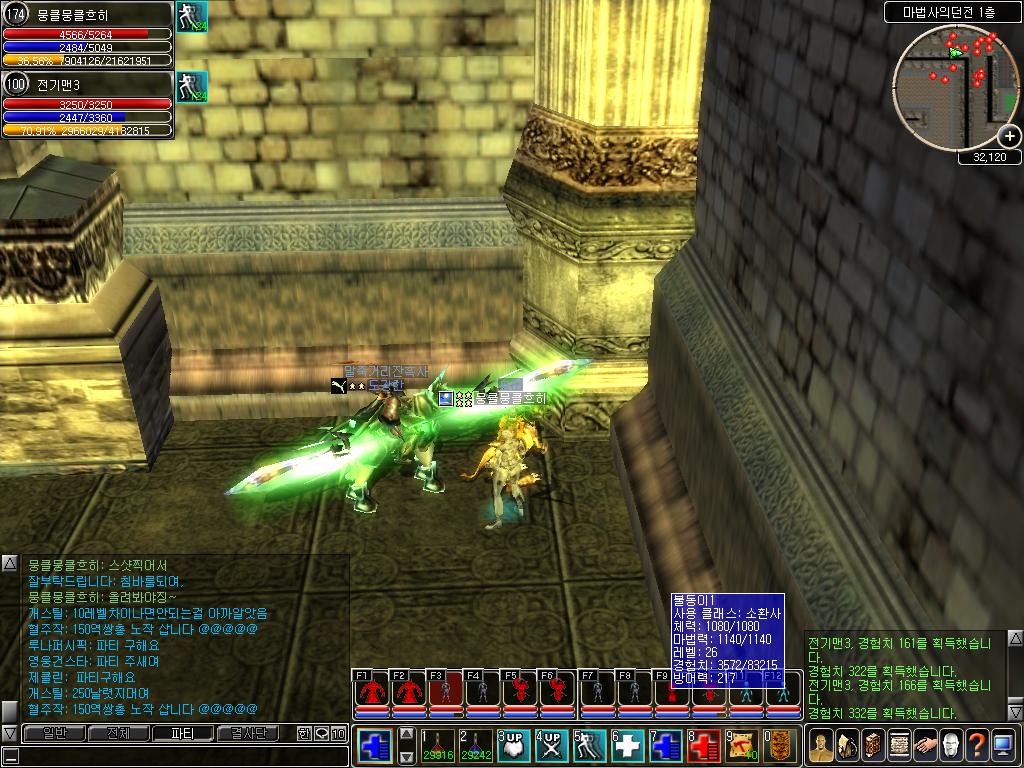
Task: Use the red cross skill in slot 8
Action: point(704,745)
